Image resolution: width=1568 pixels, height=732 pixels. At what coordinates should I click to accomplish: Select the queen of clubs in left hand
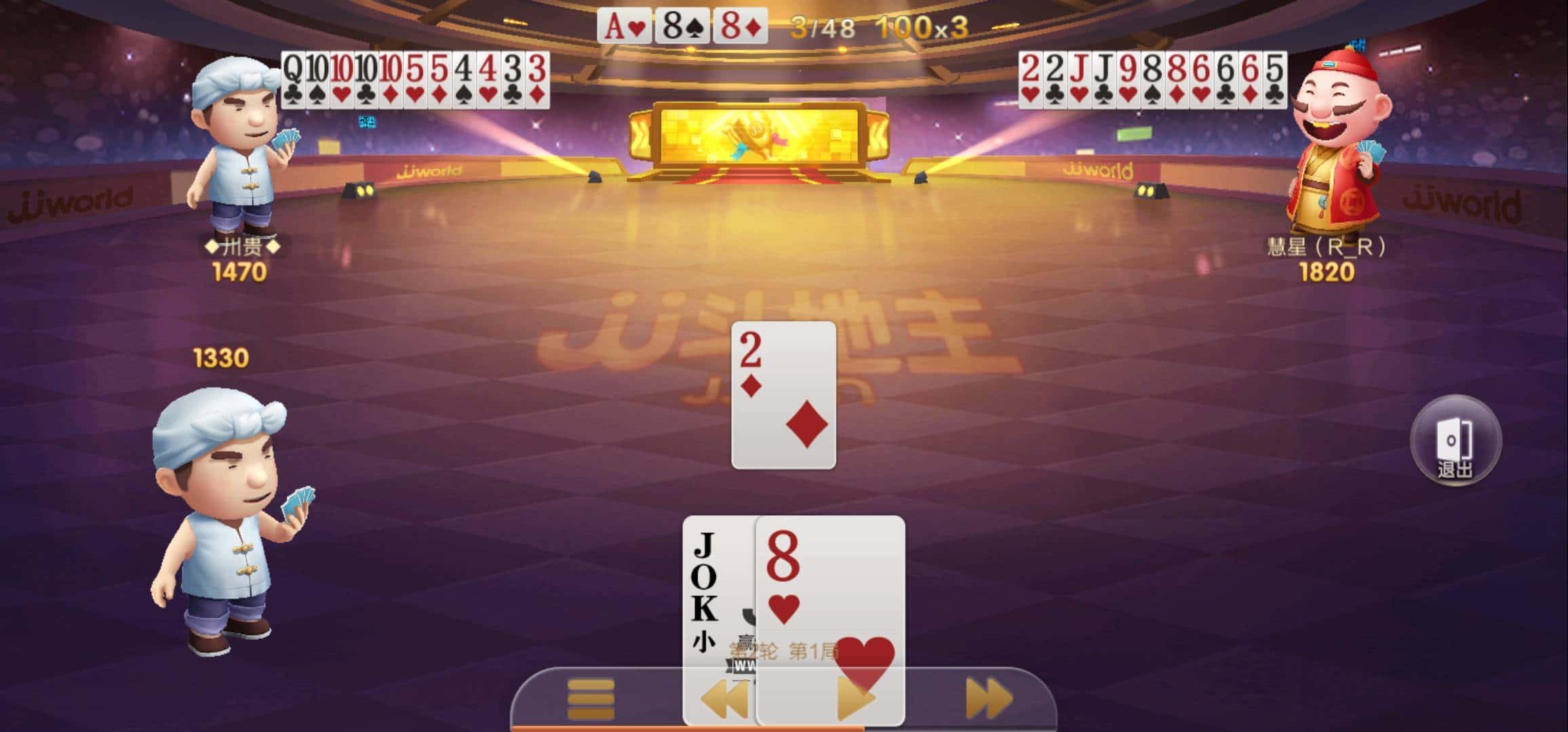tap(293, 81)
